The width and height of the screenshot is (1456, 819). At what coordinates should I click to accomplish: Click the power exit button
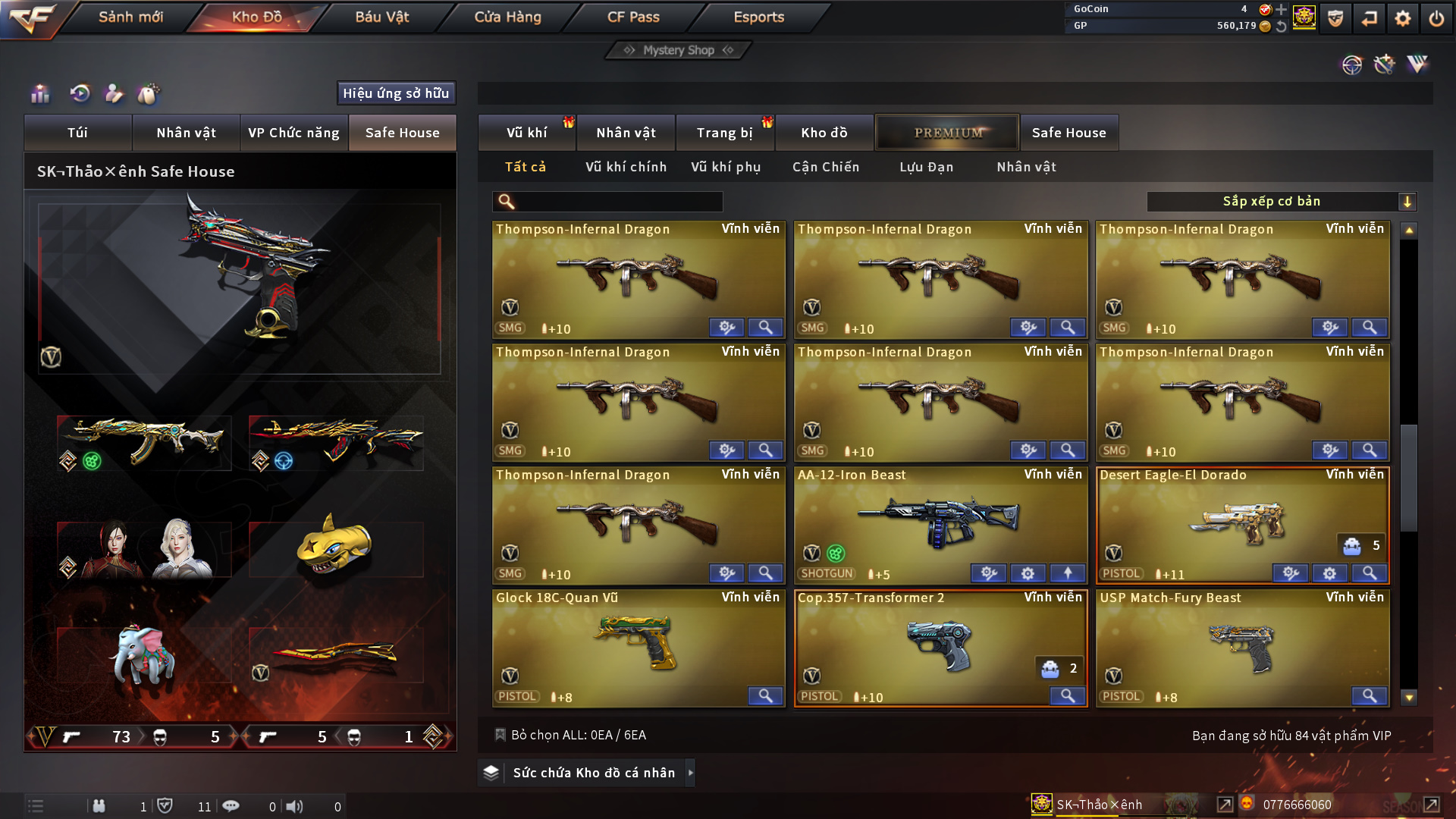(x=1436, y=18)
